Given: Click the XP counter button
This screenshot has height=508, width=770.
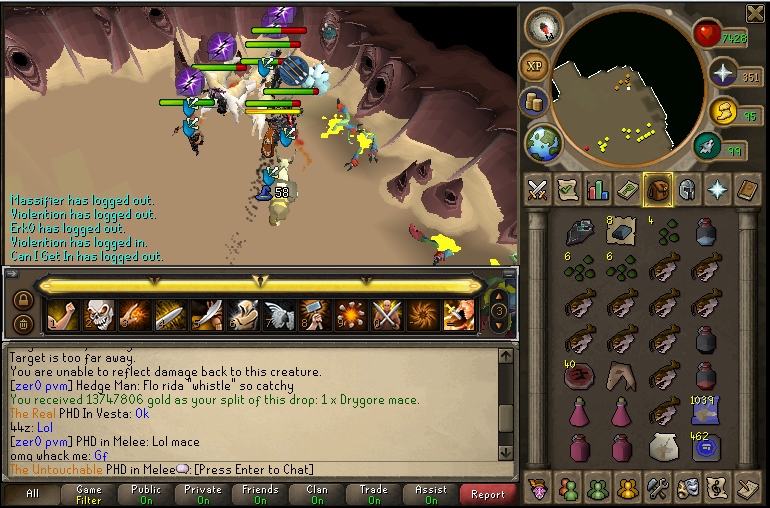Looking at the screenshot, I should tap(534, 66).
